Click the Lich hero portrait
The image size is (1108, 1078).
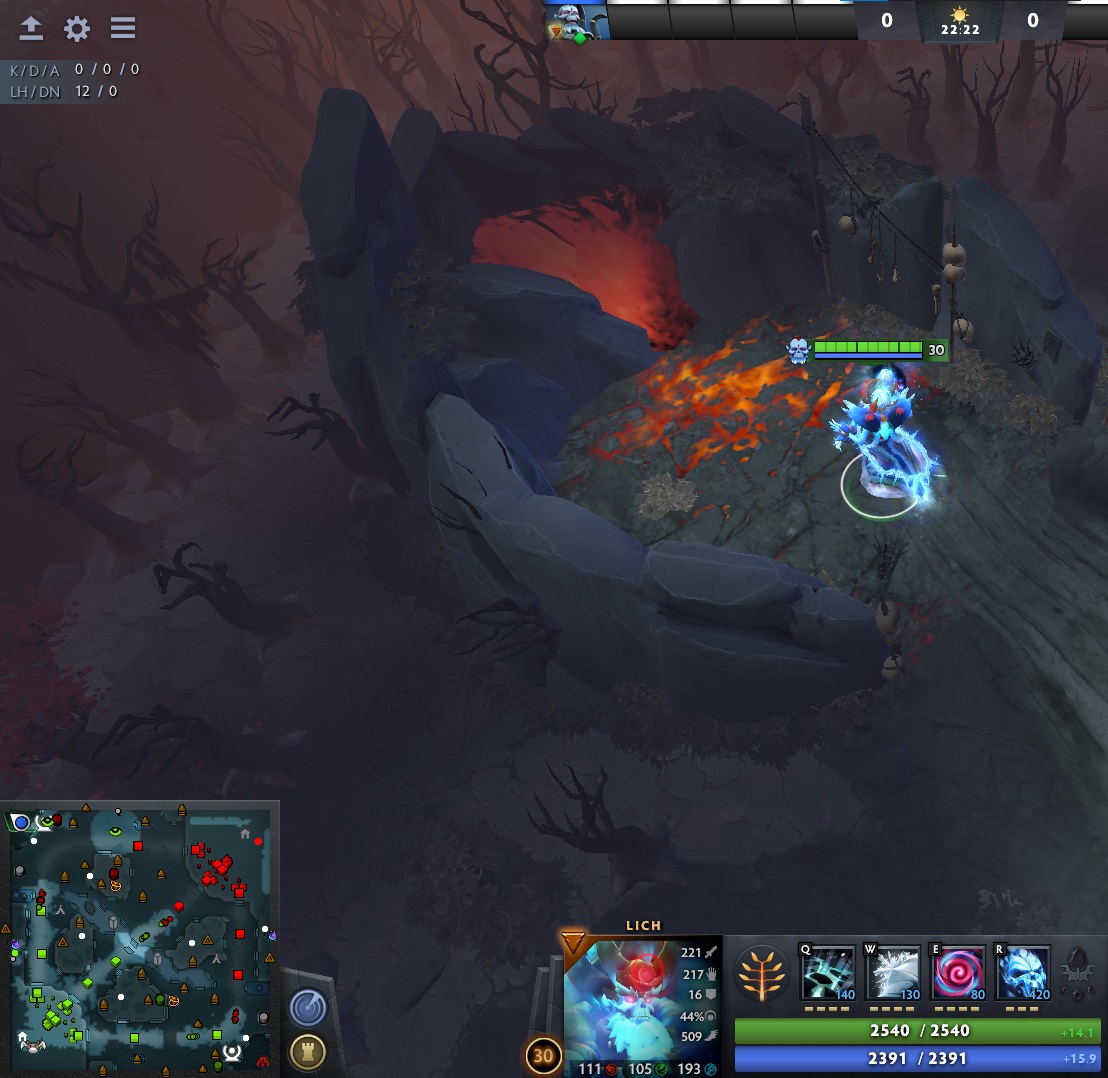click(641, 998)
